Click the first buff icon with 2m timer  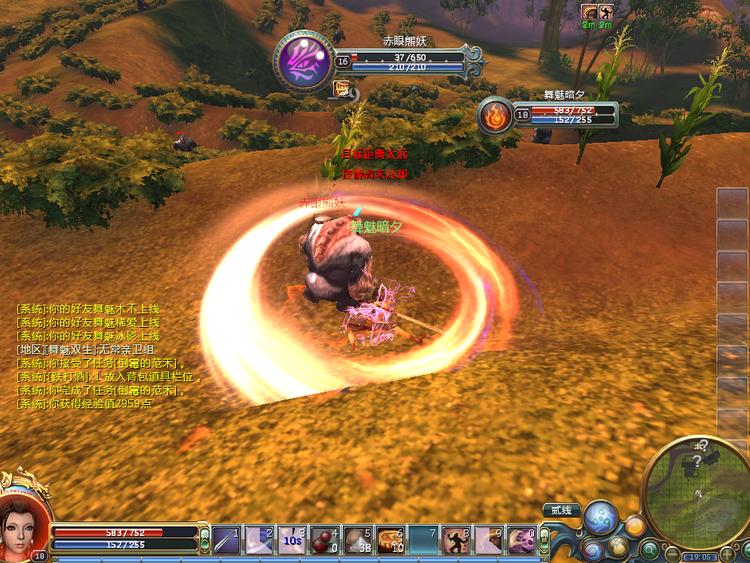coord(590,11)
